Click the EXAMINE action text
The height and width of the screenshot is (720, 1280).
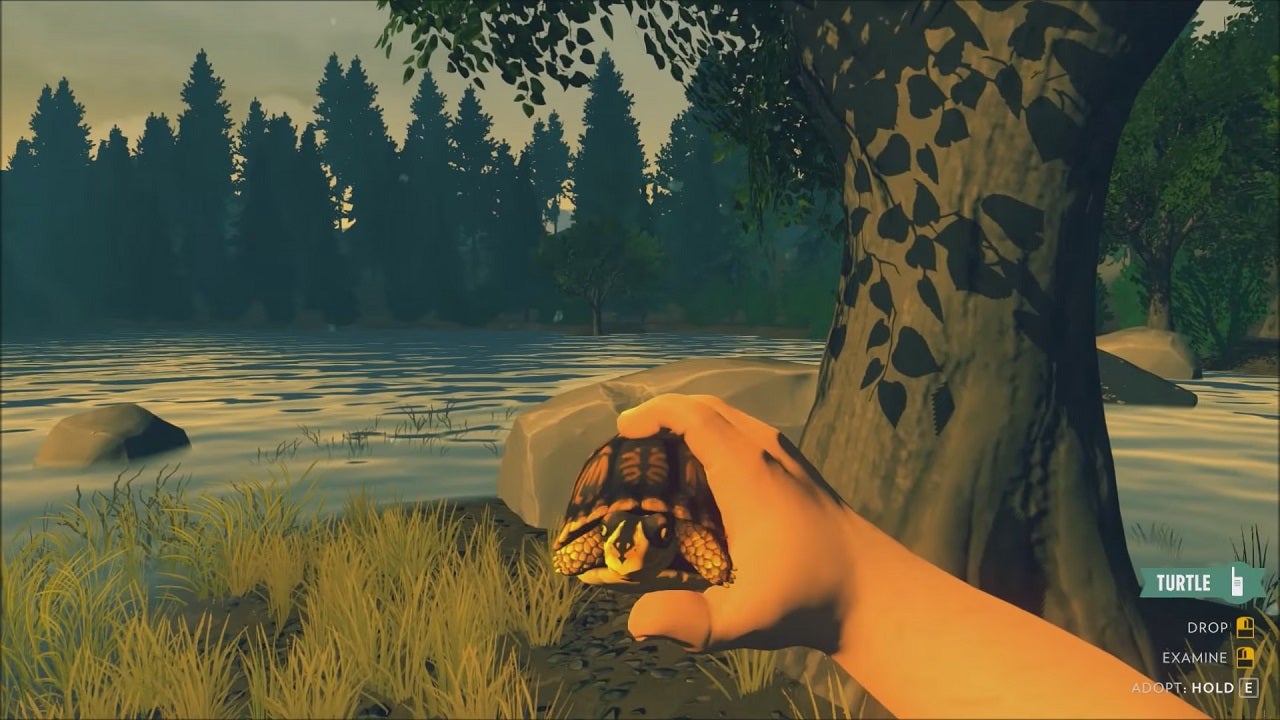1194,656
